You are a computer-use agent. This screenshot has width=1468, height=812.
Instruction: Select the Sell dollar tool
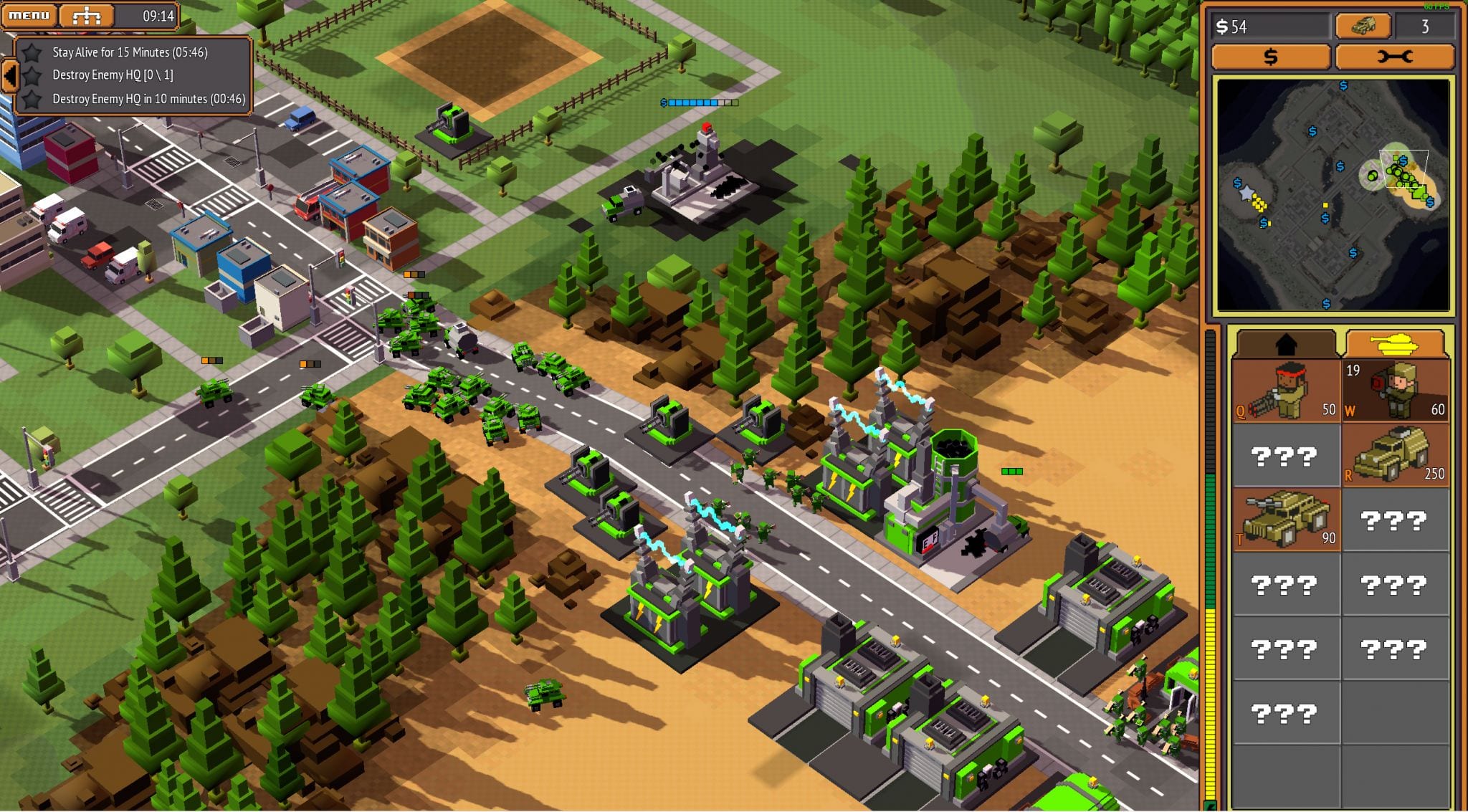coord(1272,57)
